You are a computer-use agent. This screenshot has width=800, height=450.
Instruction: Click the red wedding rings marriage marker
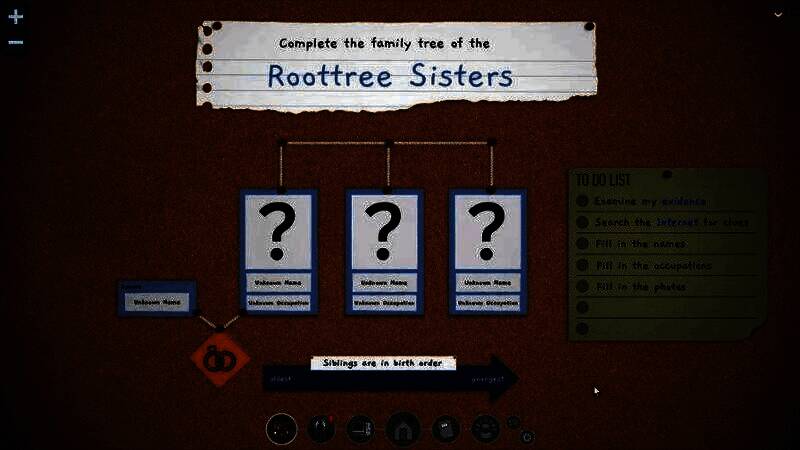pyautogui.click(x=220, y=359)
